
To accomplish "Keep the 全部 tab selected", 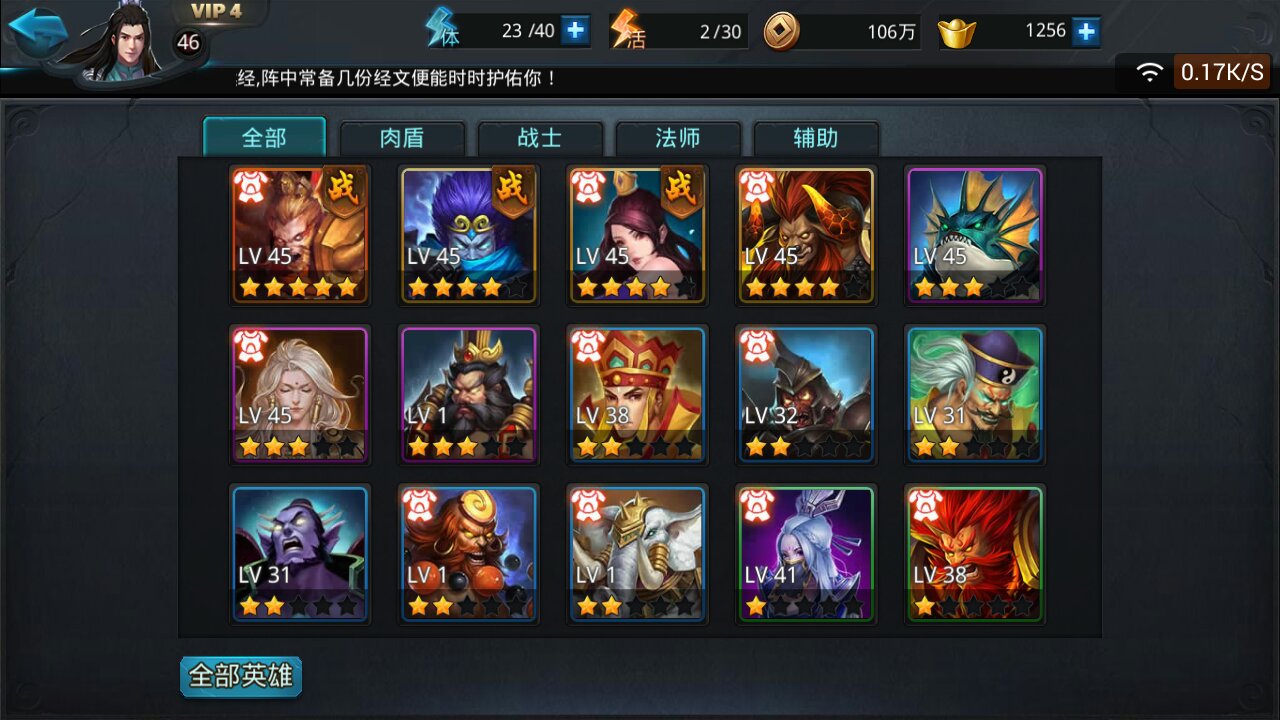I will tap(266, 138).
